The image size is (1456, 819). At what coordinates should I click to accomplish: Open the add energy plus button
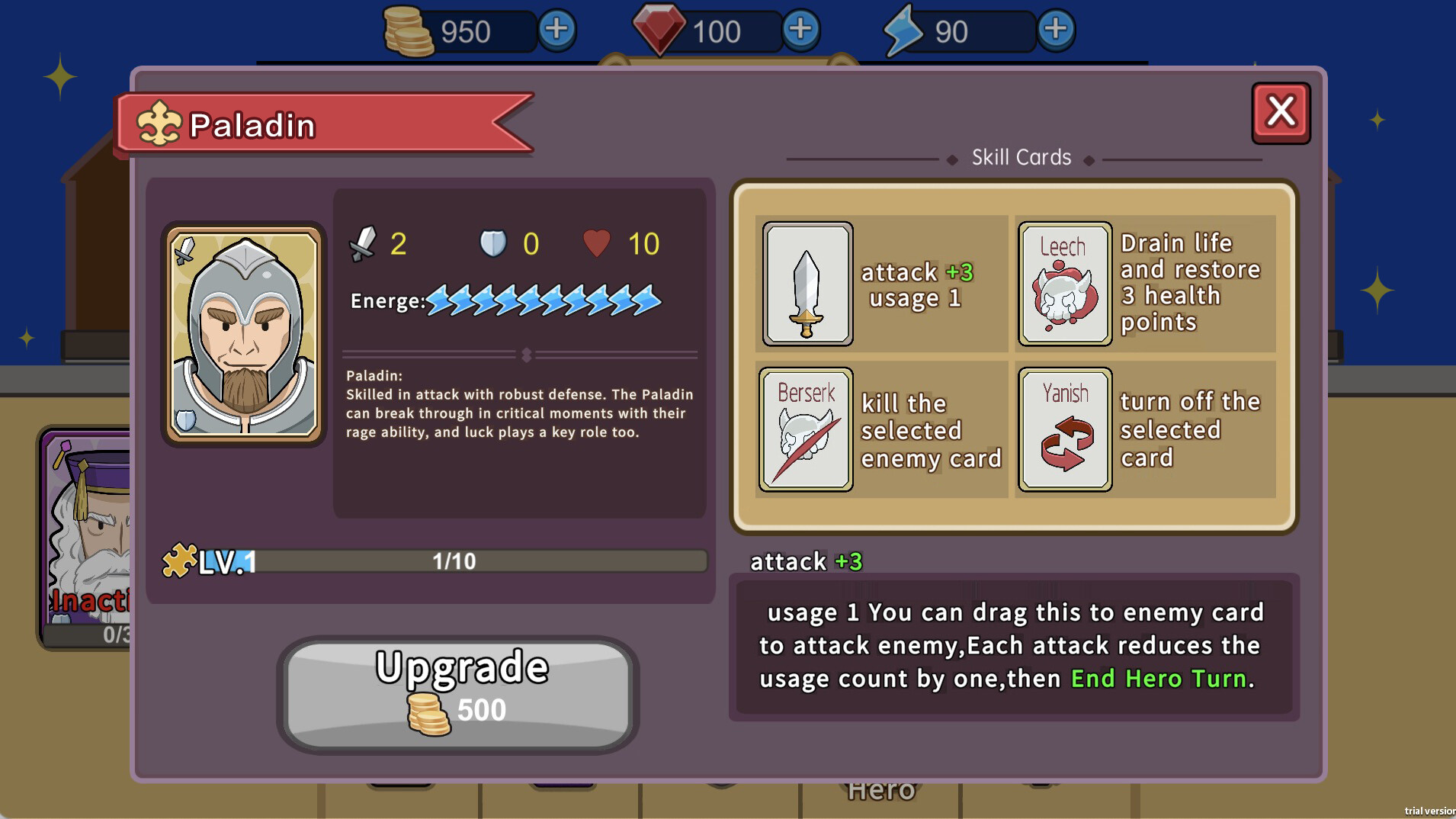coord(1057,31)
